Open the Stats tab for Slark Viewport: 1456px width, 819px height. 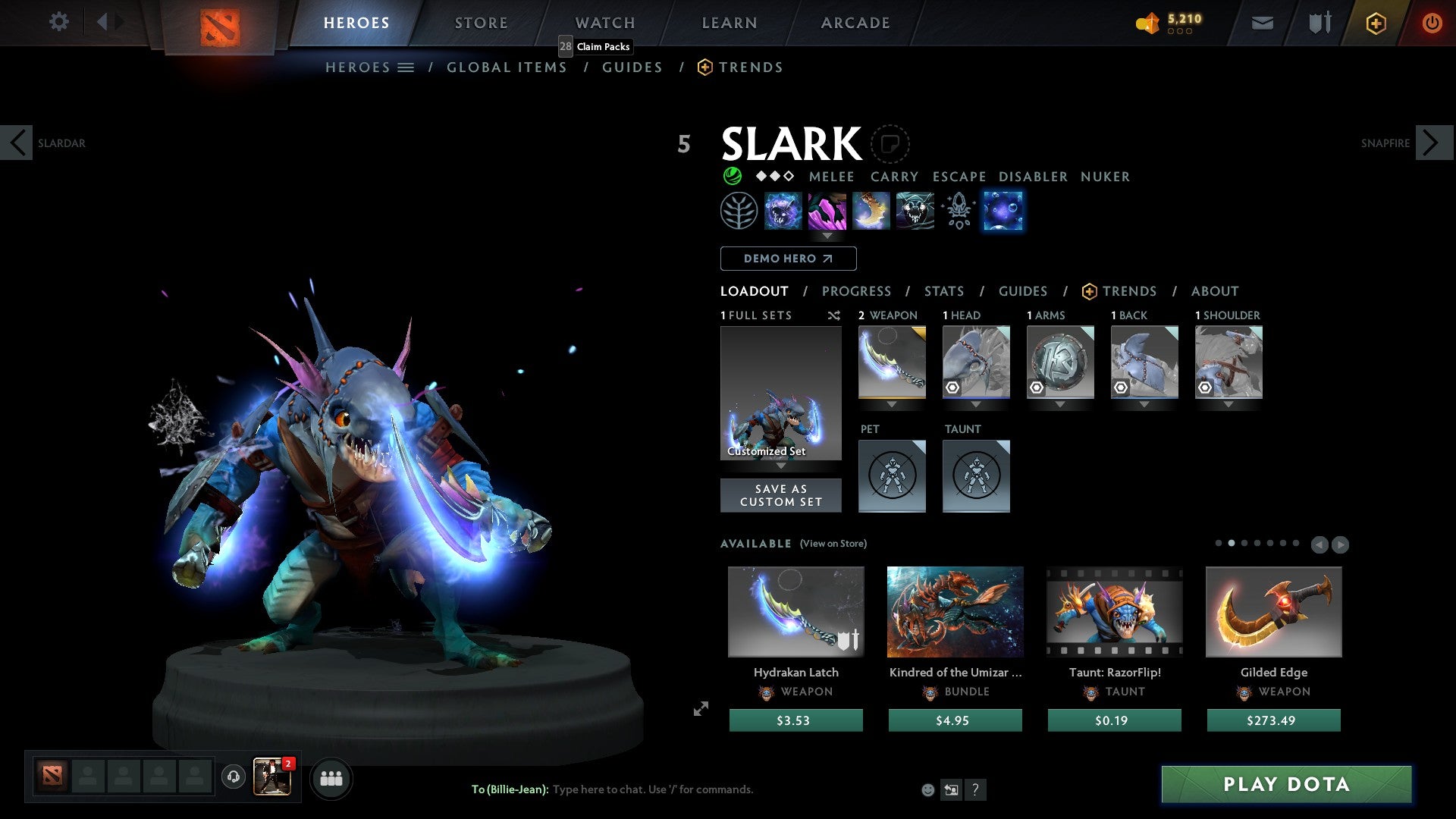tap(943, 290)
